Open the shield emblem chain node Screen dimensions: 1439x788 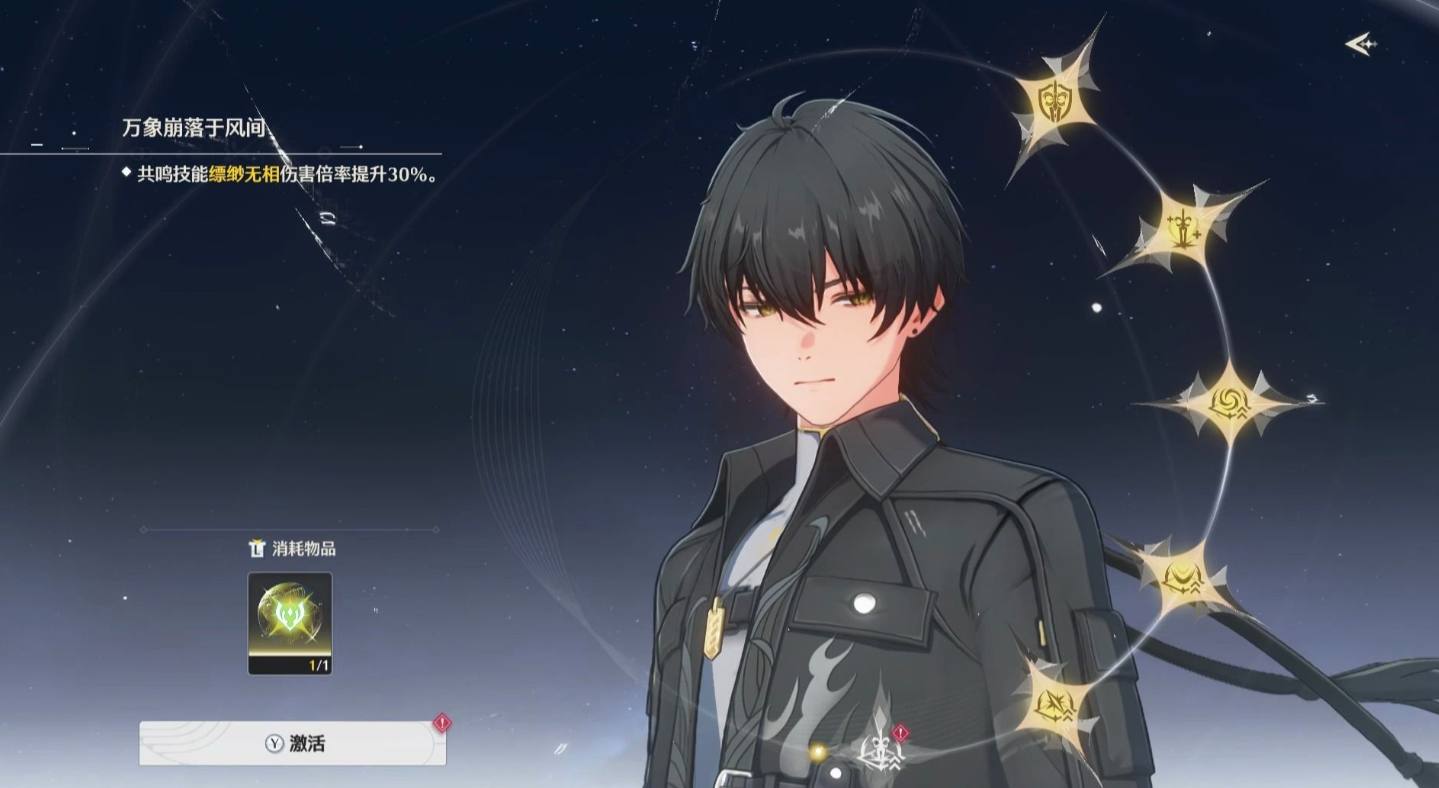click(x=1054, y=100)
